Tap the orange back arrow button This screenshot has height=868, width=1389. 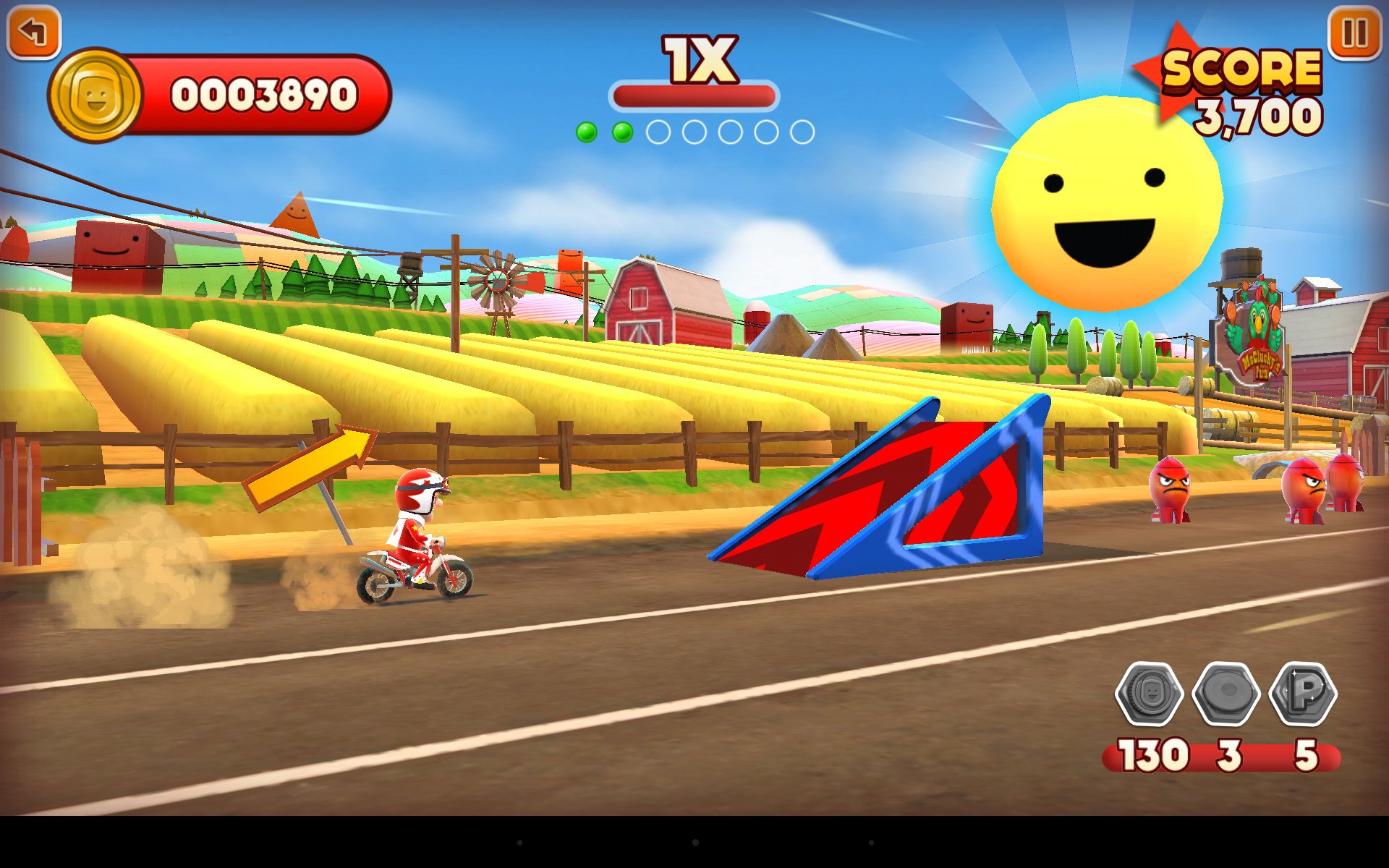[33, 32]
